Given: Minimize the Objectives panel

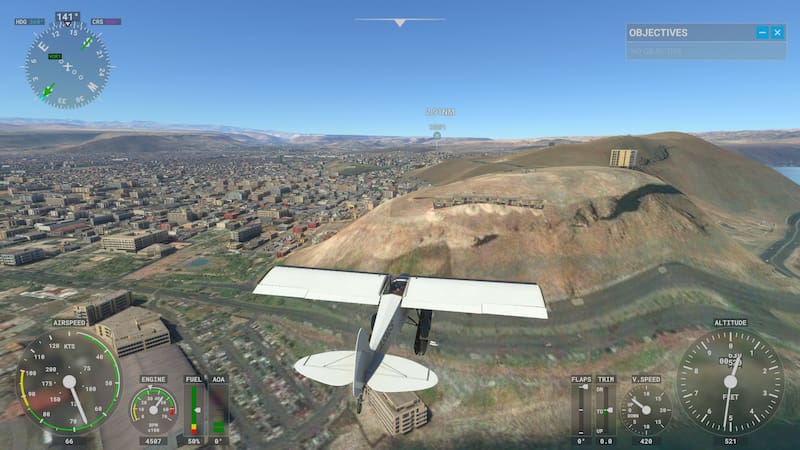Looking at the screenshot, I should pyautogui.click(x=762, y=33).
